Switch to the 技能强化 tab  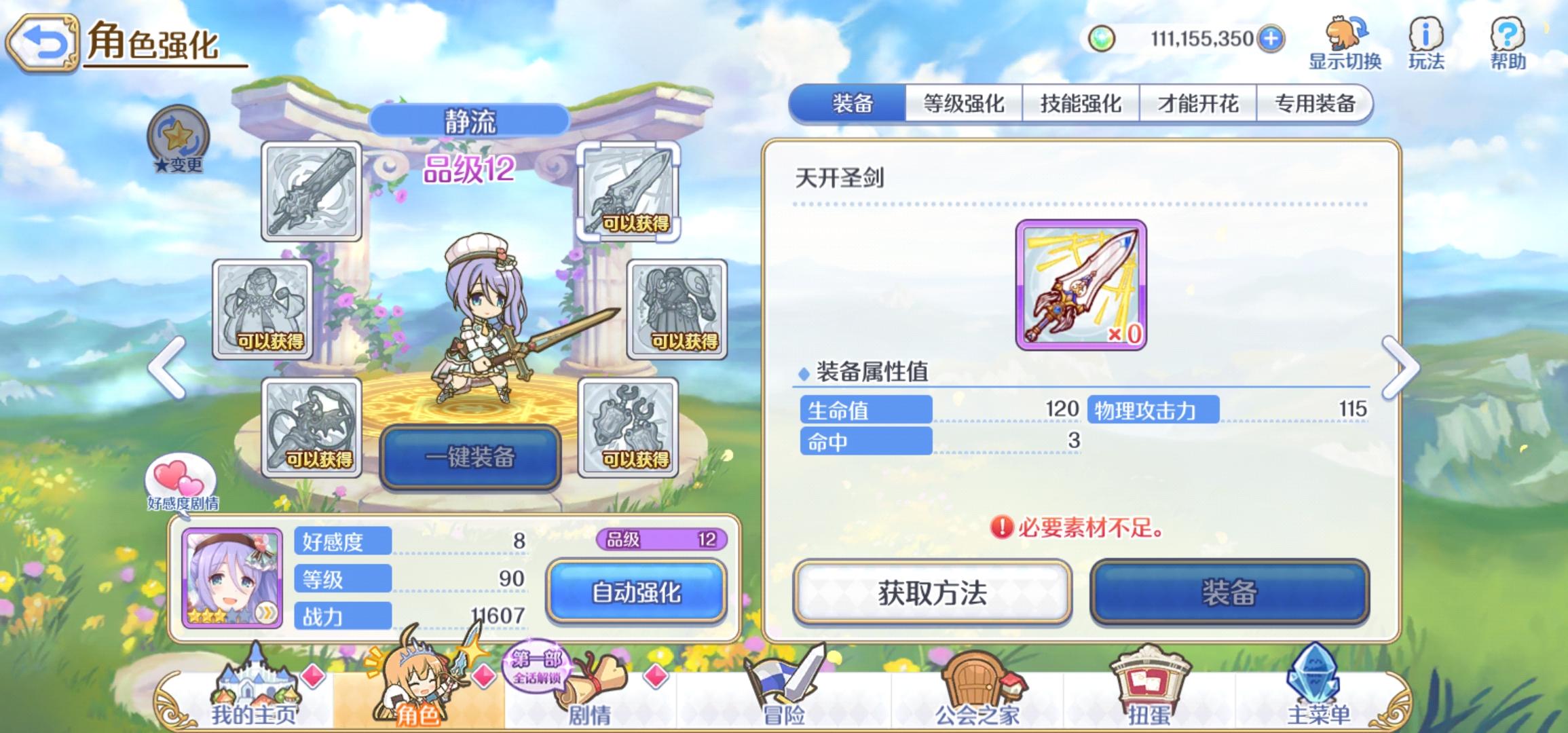tap(1081, 103)
